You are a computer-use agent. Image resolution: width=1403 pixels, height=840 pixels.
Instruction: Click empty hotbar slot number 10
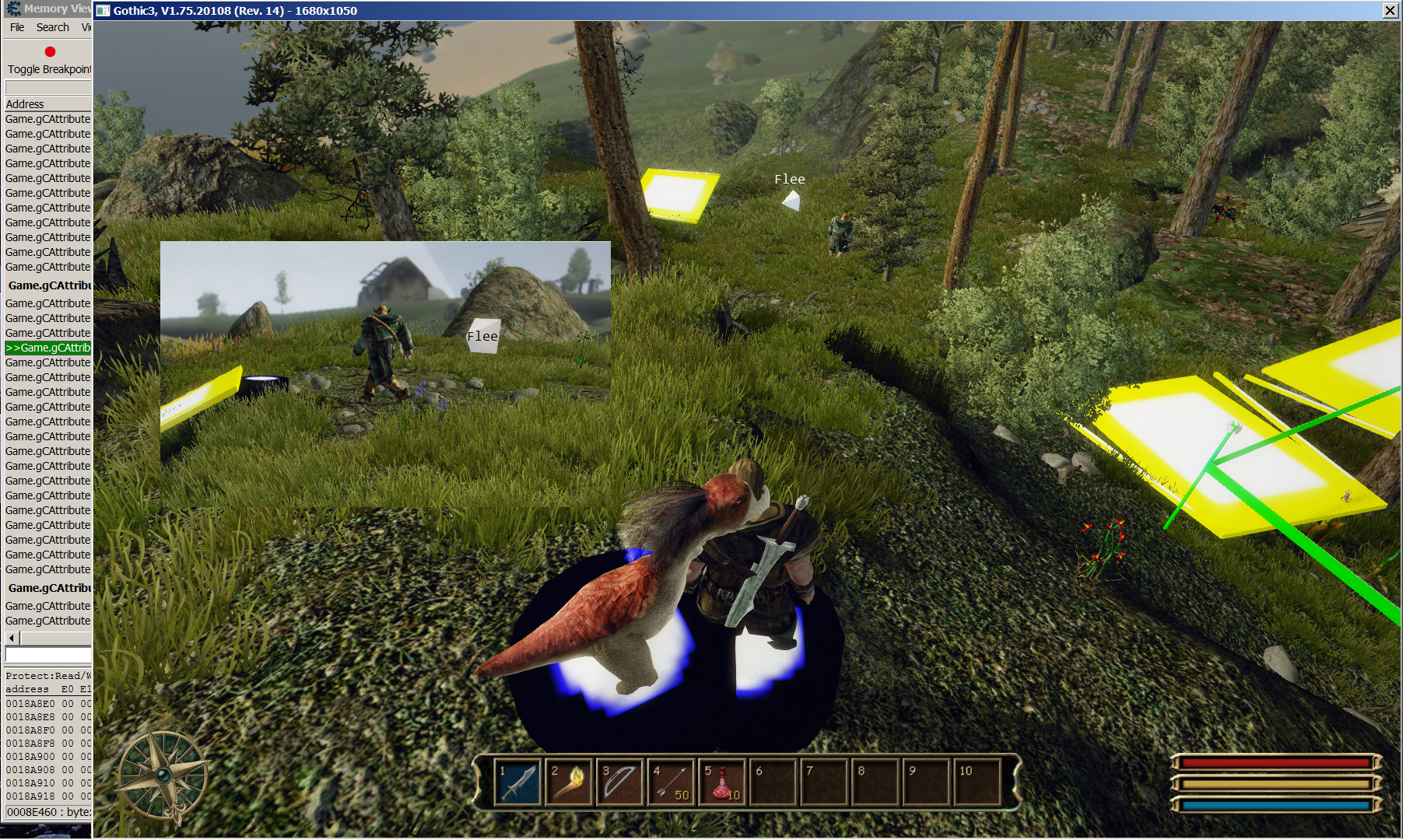click(x=978, y=782)
